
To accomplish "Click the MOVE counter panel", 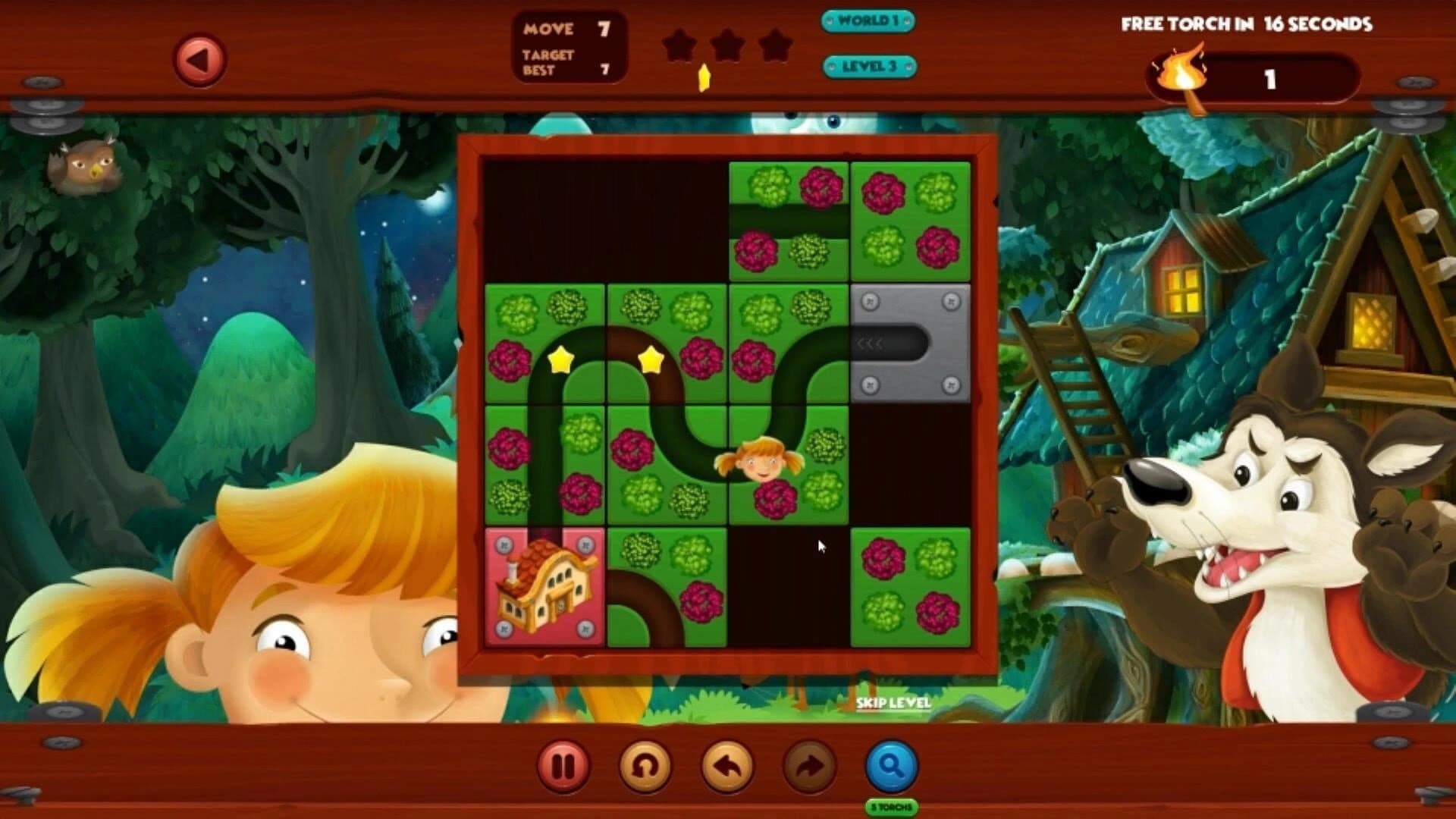I will point(569,45).
